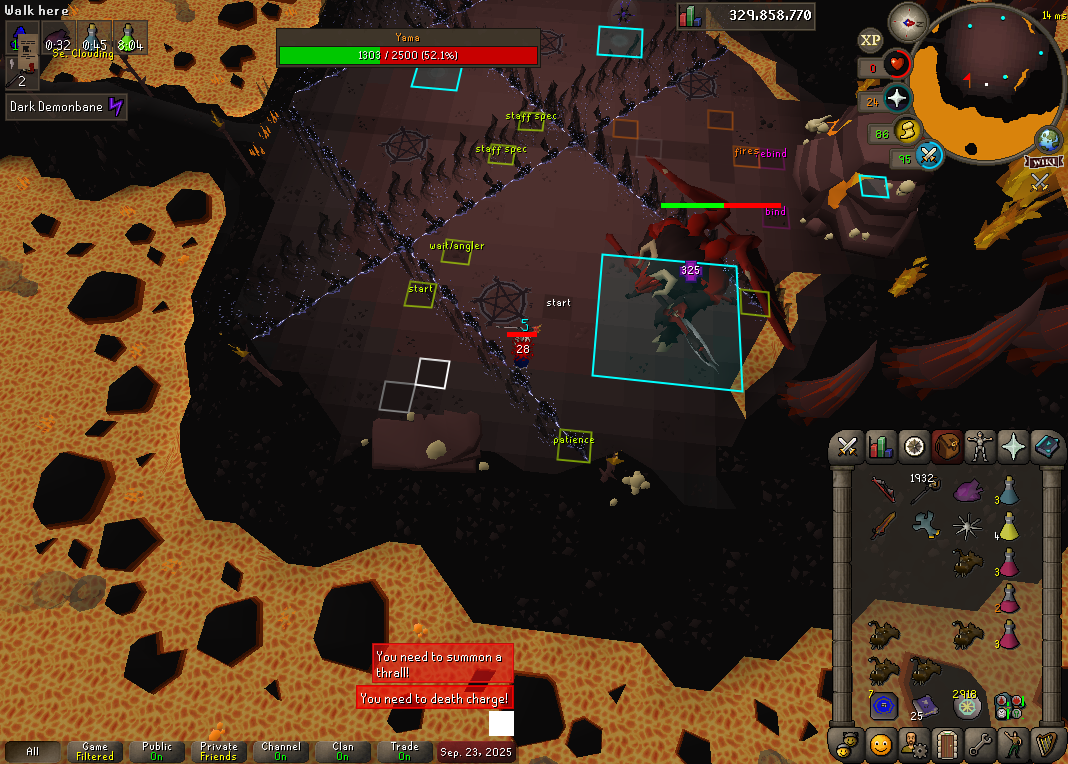Open the Worn Equipment tab
Screen dimensions: 1068x764
(979, 446)
